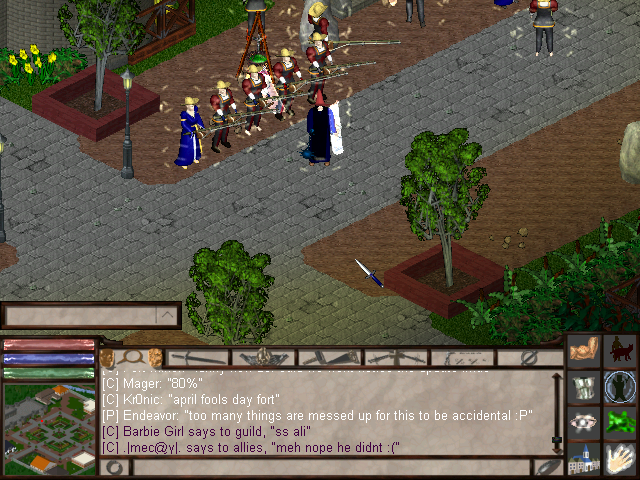Open the castle building icon
Image resolution: width=640 pixels, height=480 pixels.
click(x=584, y=458)
